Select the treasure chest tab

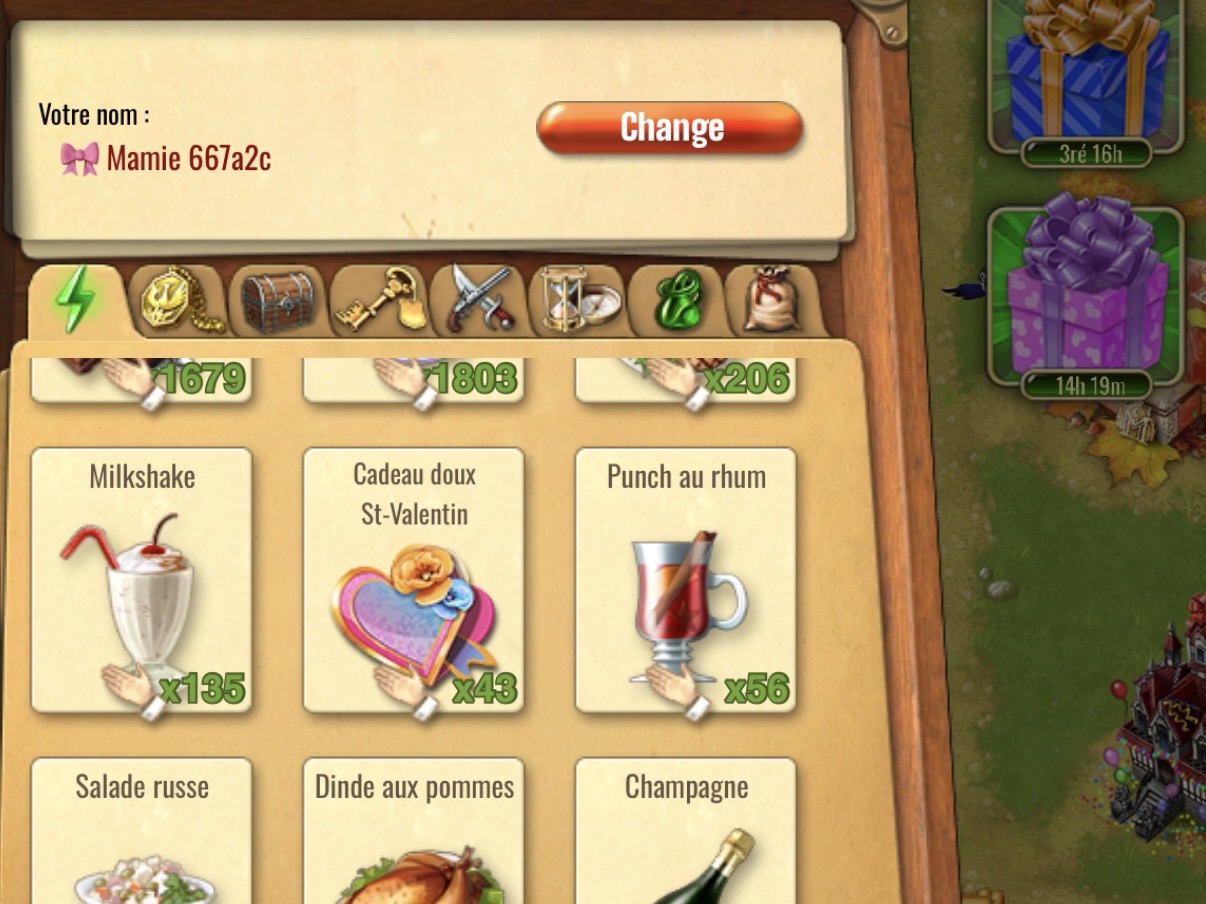click(277, 300)
